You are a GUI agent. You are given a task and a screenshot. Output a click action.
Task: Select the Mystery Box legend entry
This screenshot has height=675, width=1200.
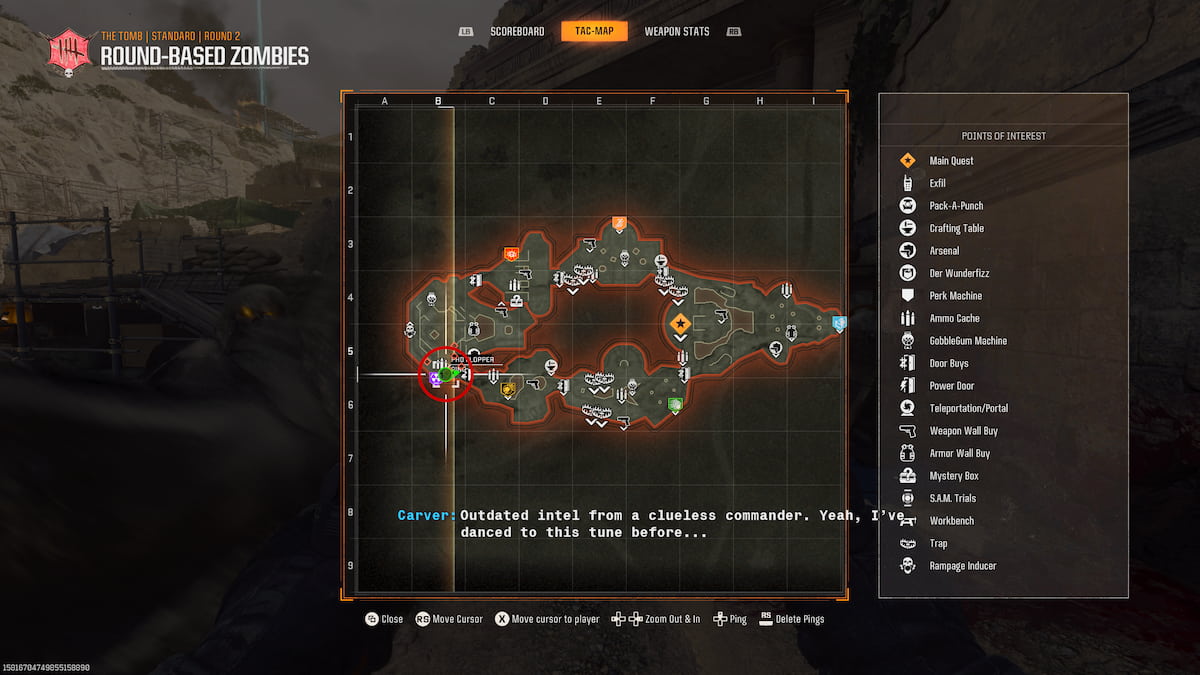coord(953,476)
